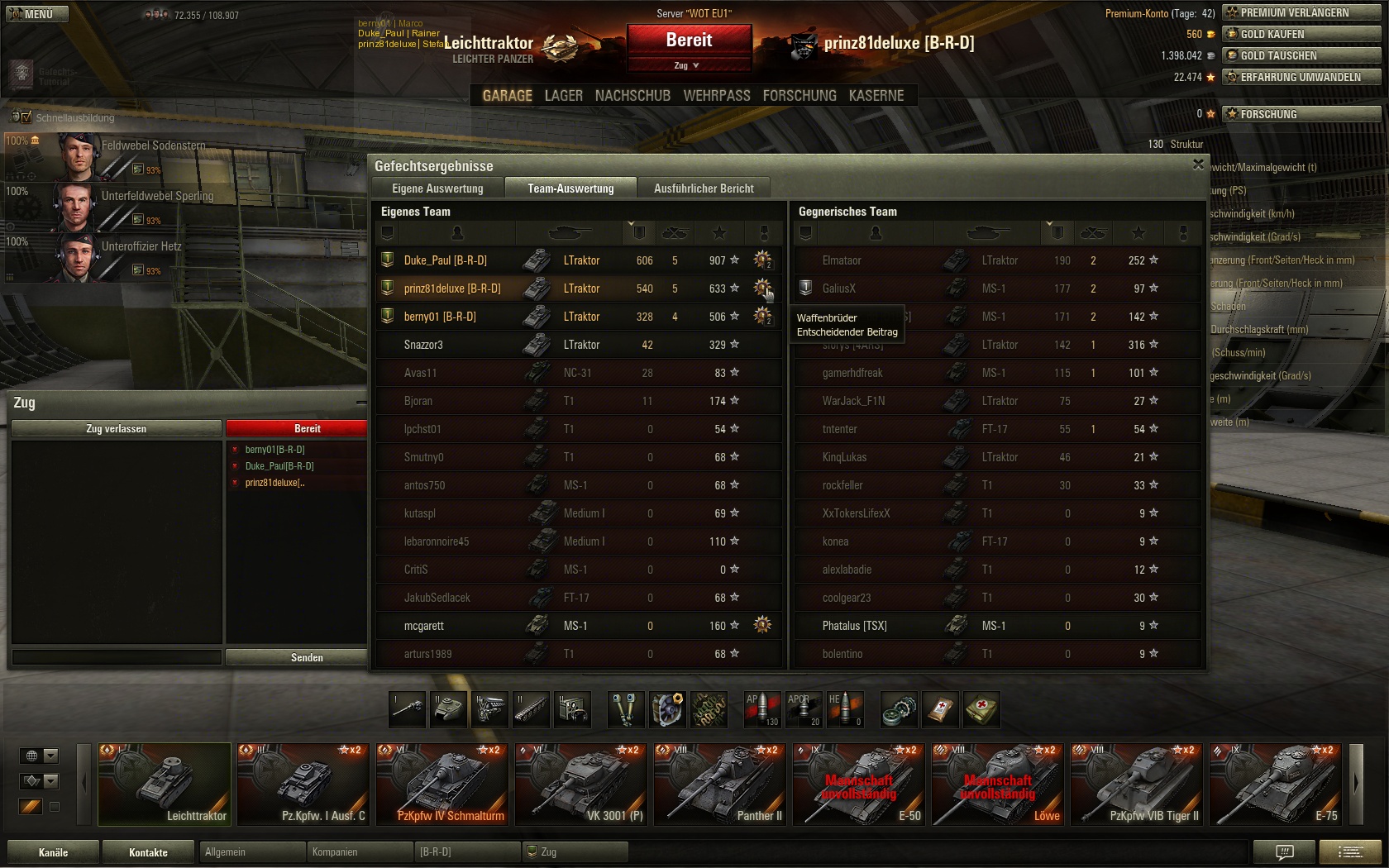Open the Kontakte list
Screen dimensions: 1389x868
click(x=148, y=852)
